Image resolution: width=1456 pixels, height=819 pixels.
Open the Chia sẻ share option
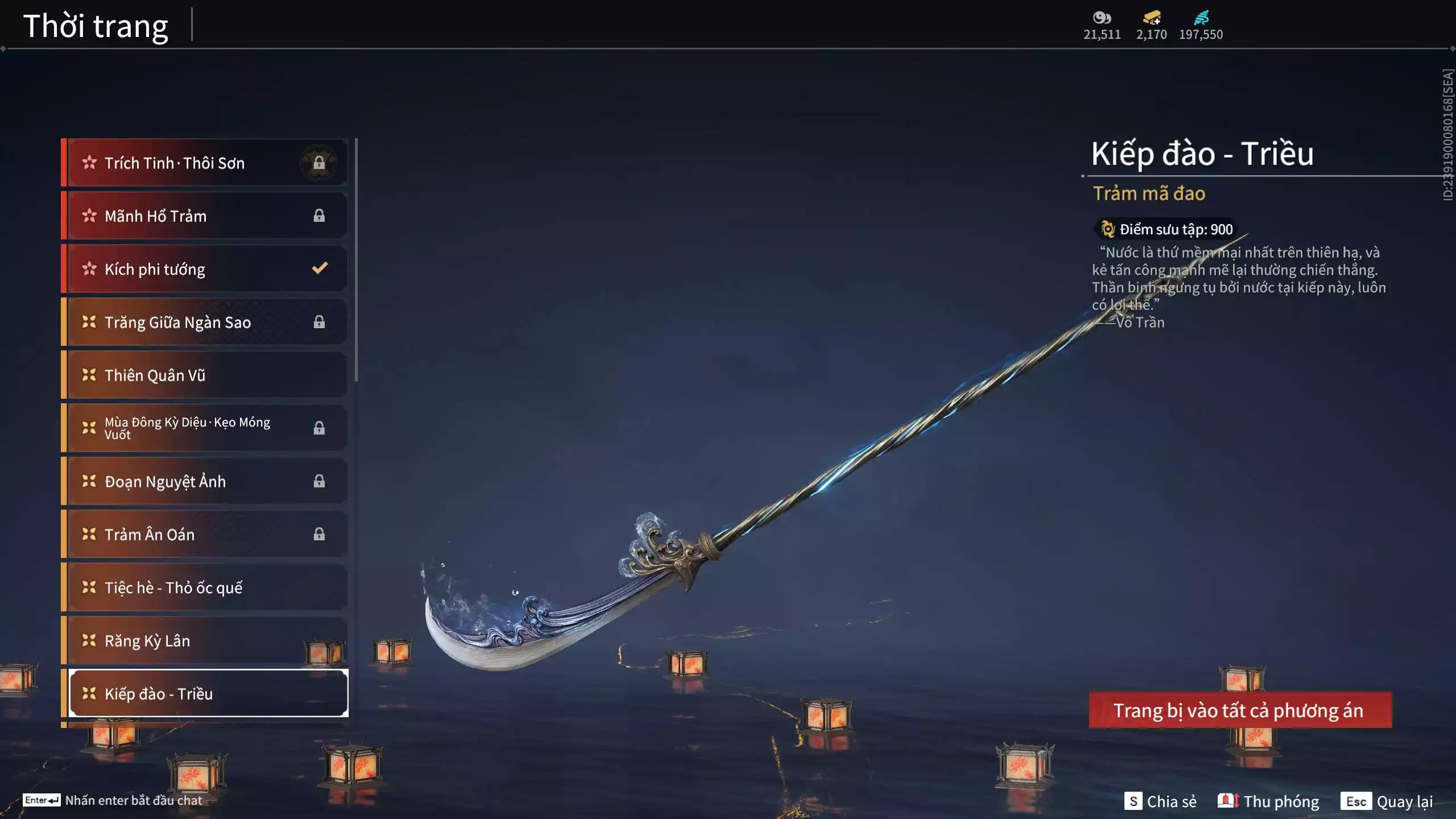[1160, 801]
